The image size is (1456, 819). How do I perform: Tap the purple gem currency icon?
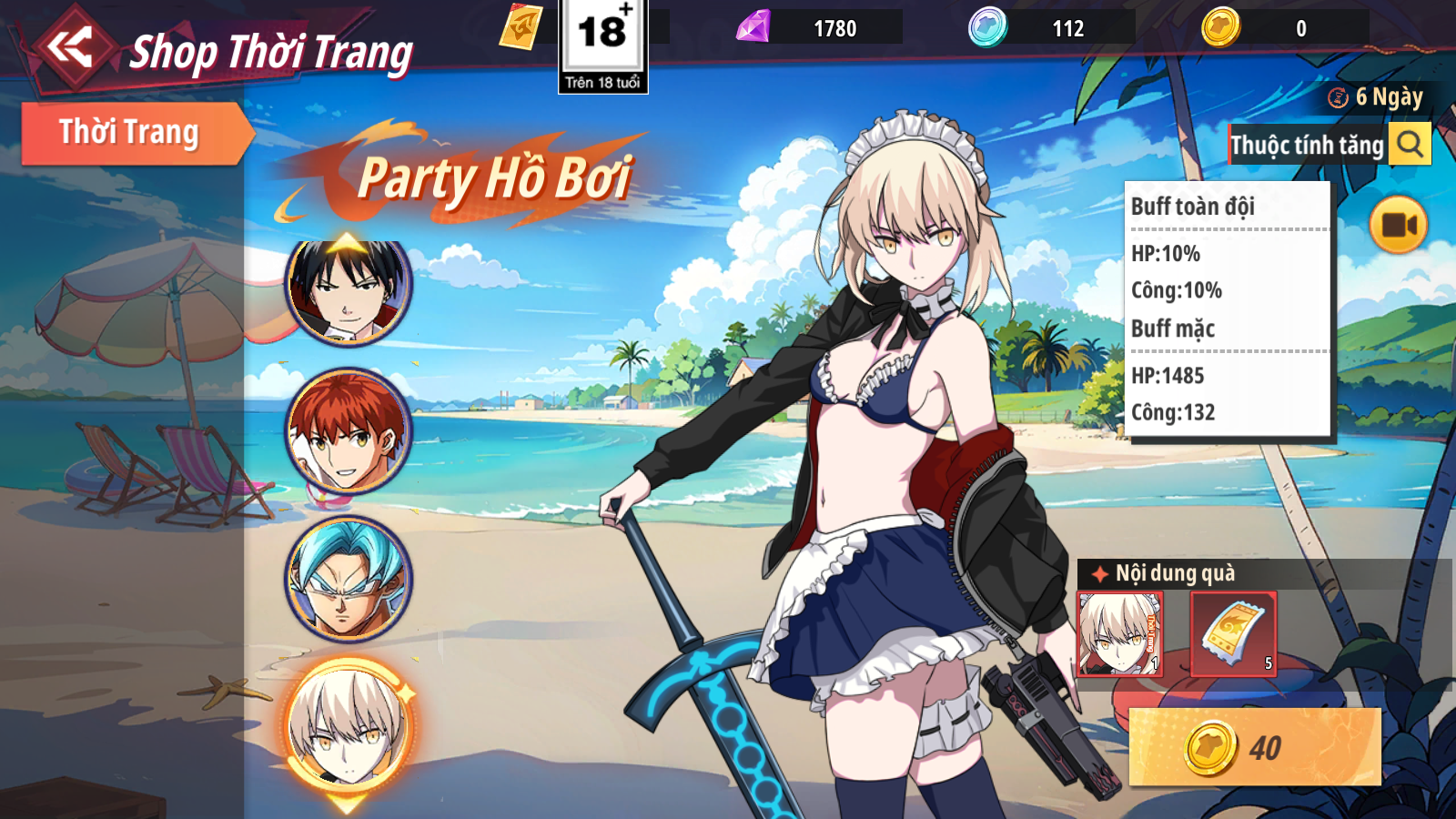tap(753, 27)
